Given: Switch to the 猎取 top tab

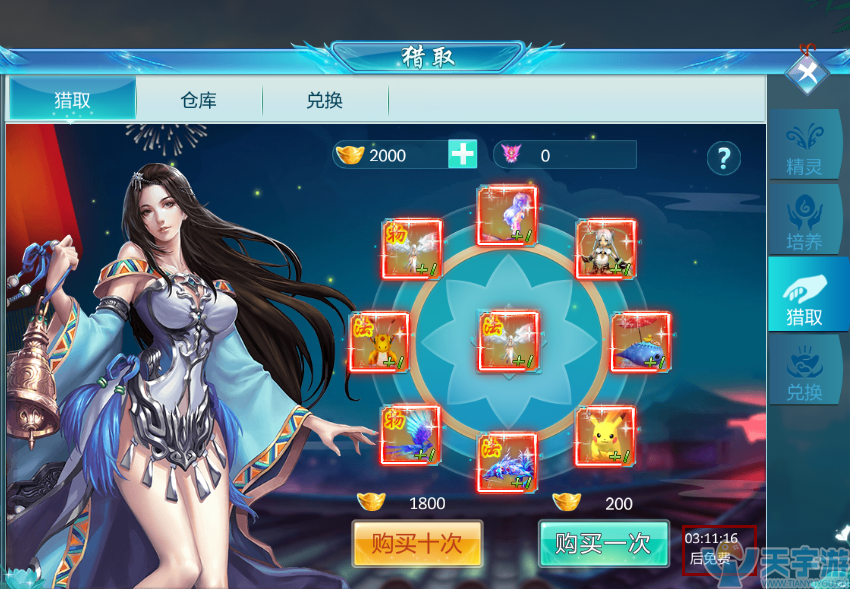Looking at the screenshot, I should click(x=72, y=100).
